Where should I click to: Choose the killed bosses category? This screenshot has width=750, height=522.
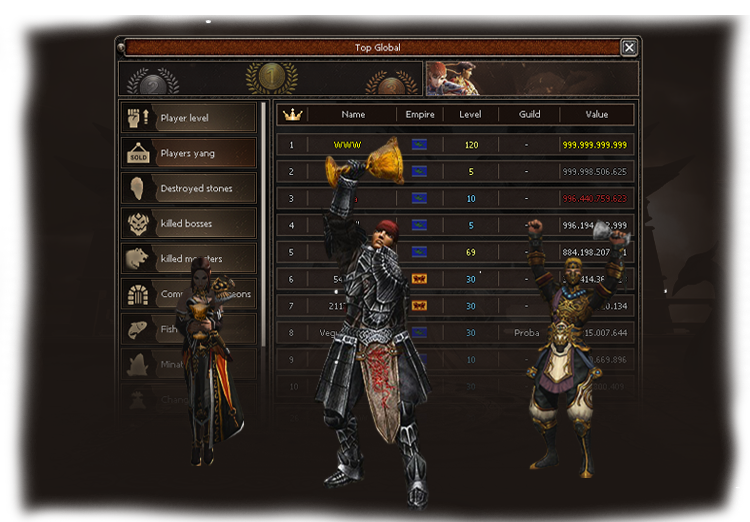[x=189, y=224]
